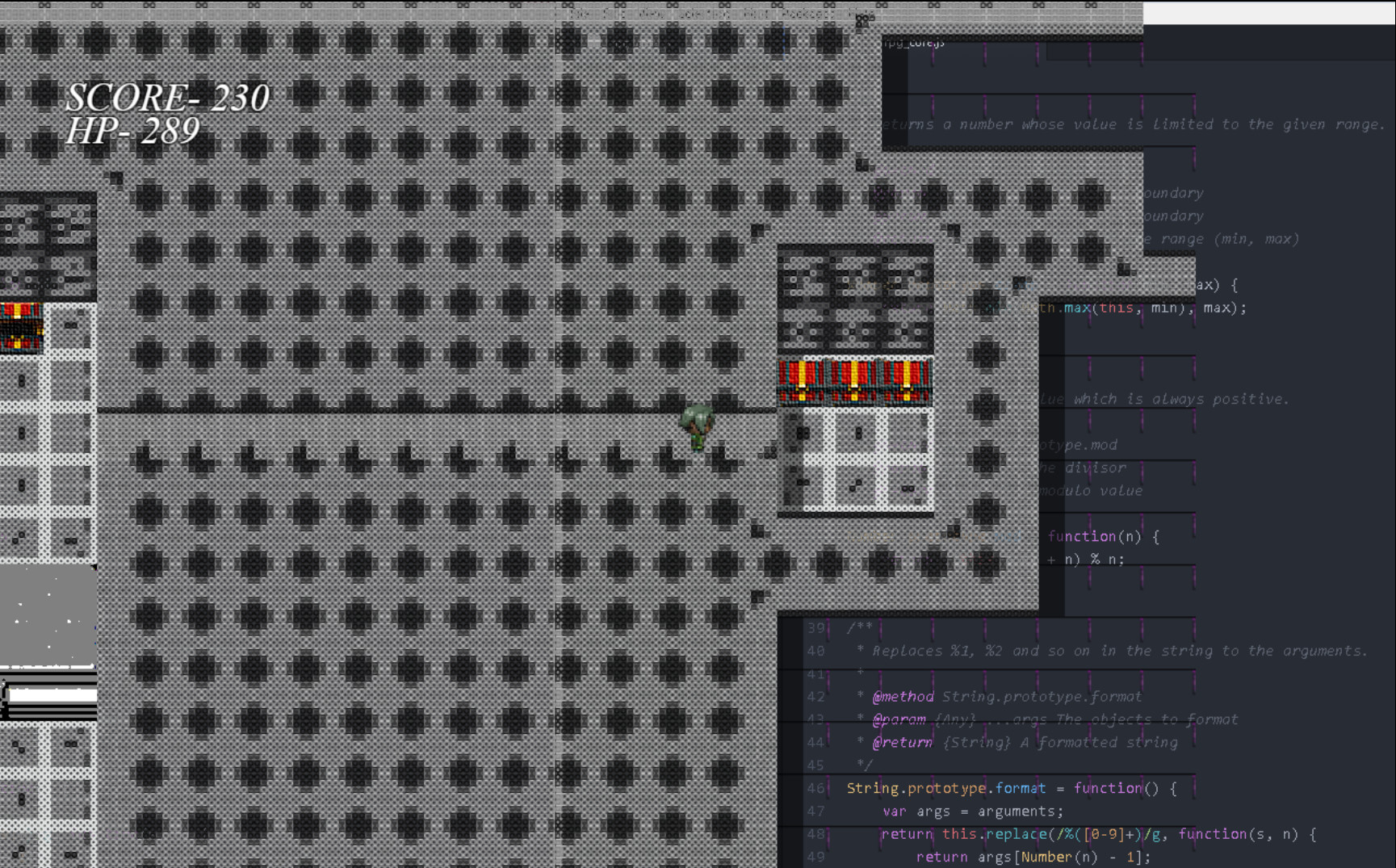
Task: Click the metal crate block above the dynamite
Action: [x=856, y=295]
